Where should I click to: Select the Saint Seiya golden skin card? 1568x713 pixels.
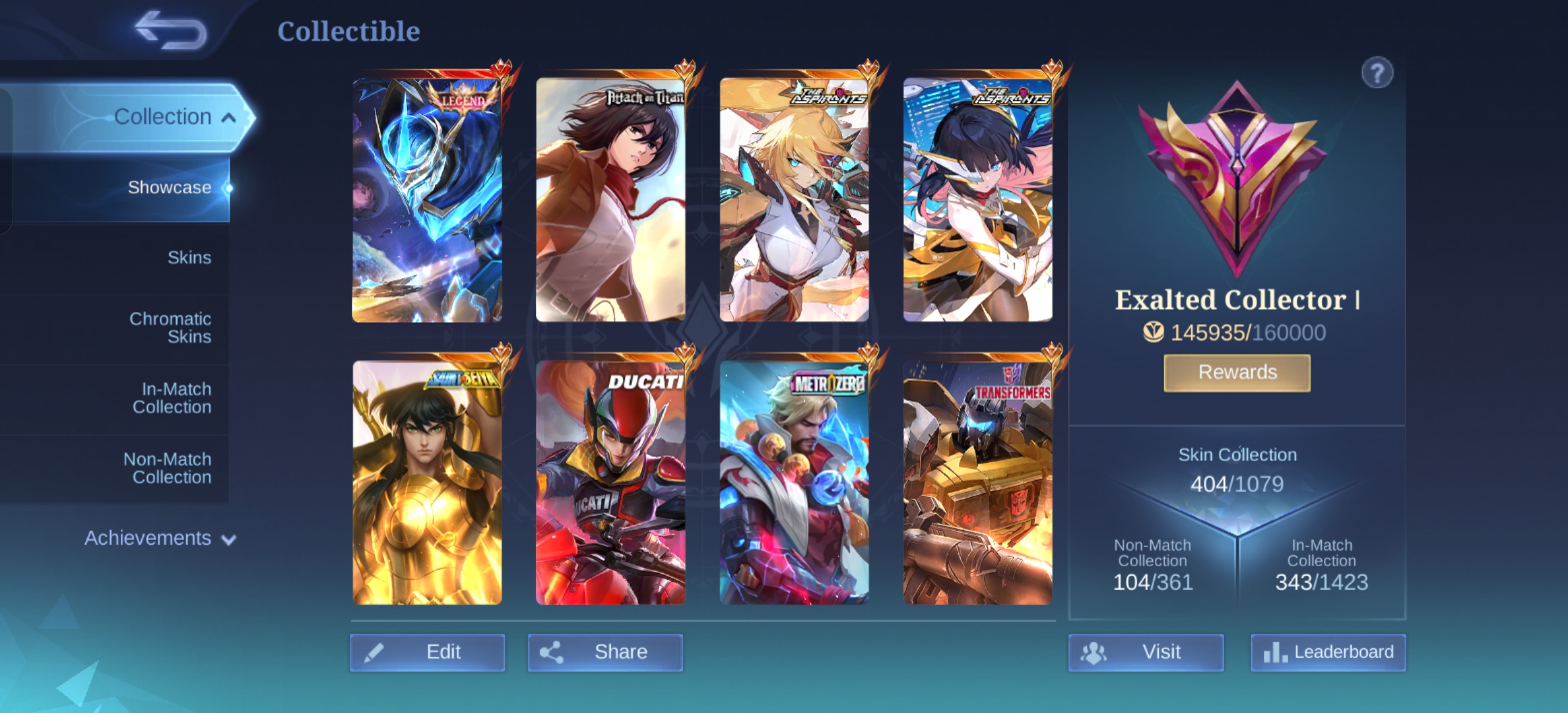tap(427, 482)
